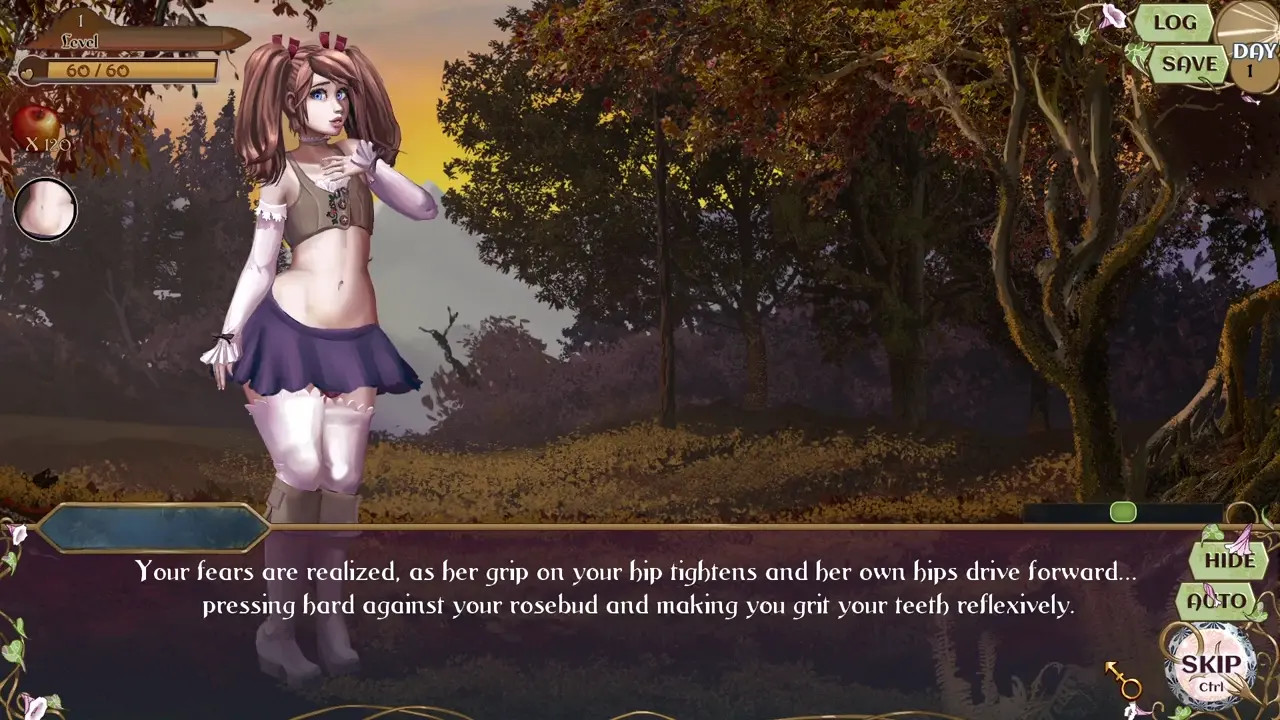The image size is (1280, 720).
Task: Open the dialogue LOG
Action: tap(1174, 23)
